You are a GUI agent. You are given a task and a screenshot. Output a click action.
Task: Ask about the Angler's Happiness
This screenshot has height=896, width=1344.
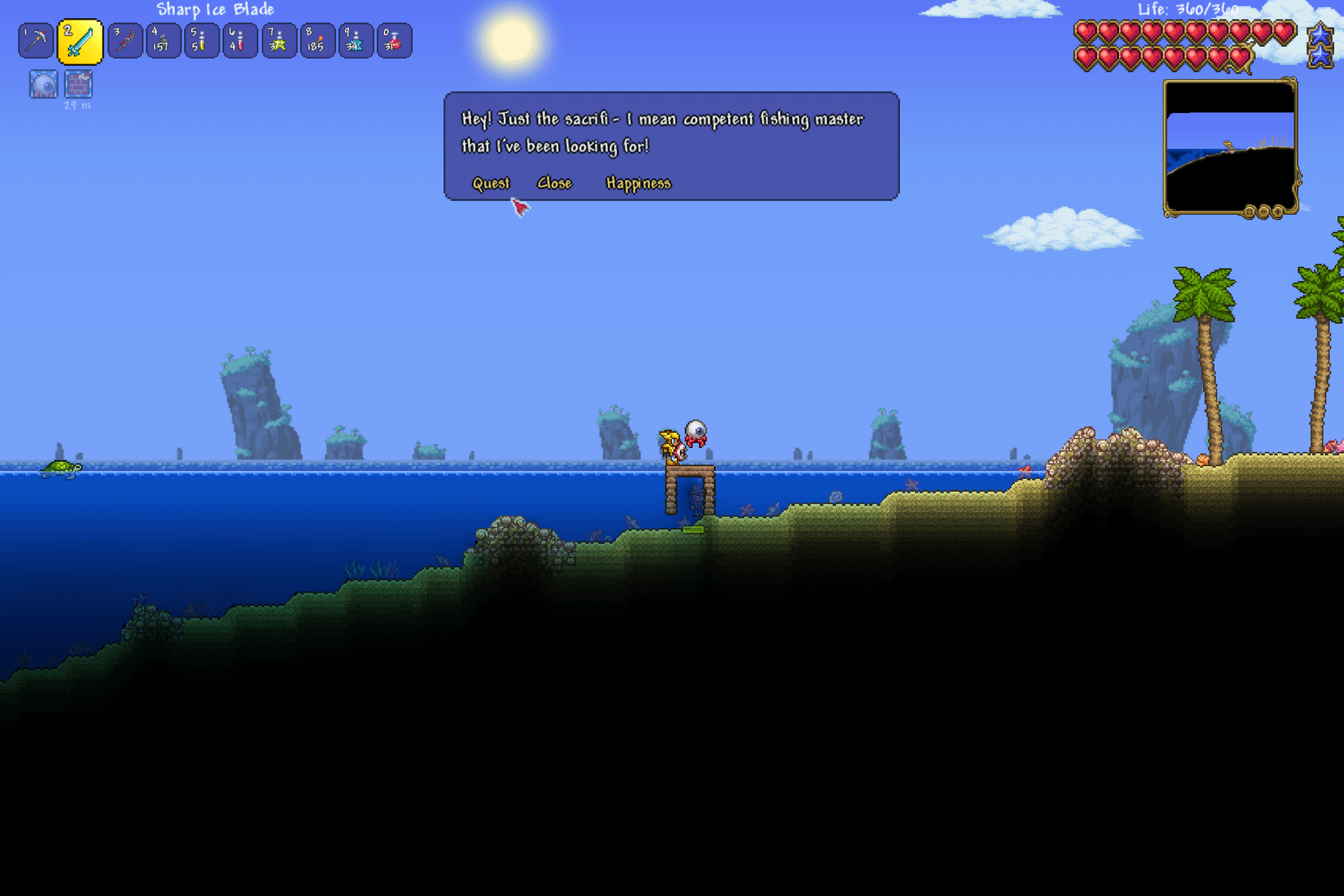coord(638,183)
